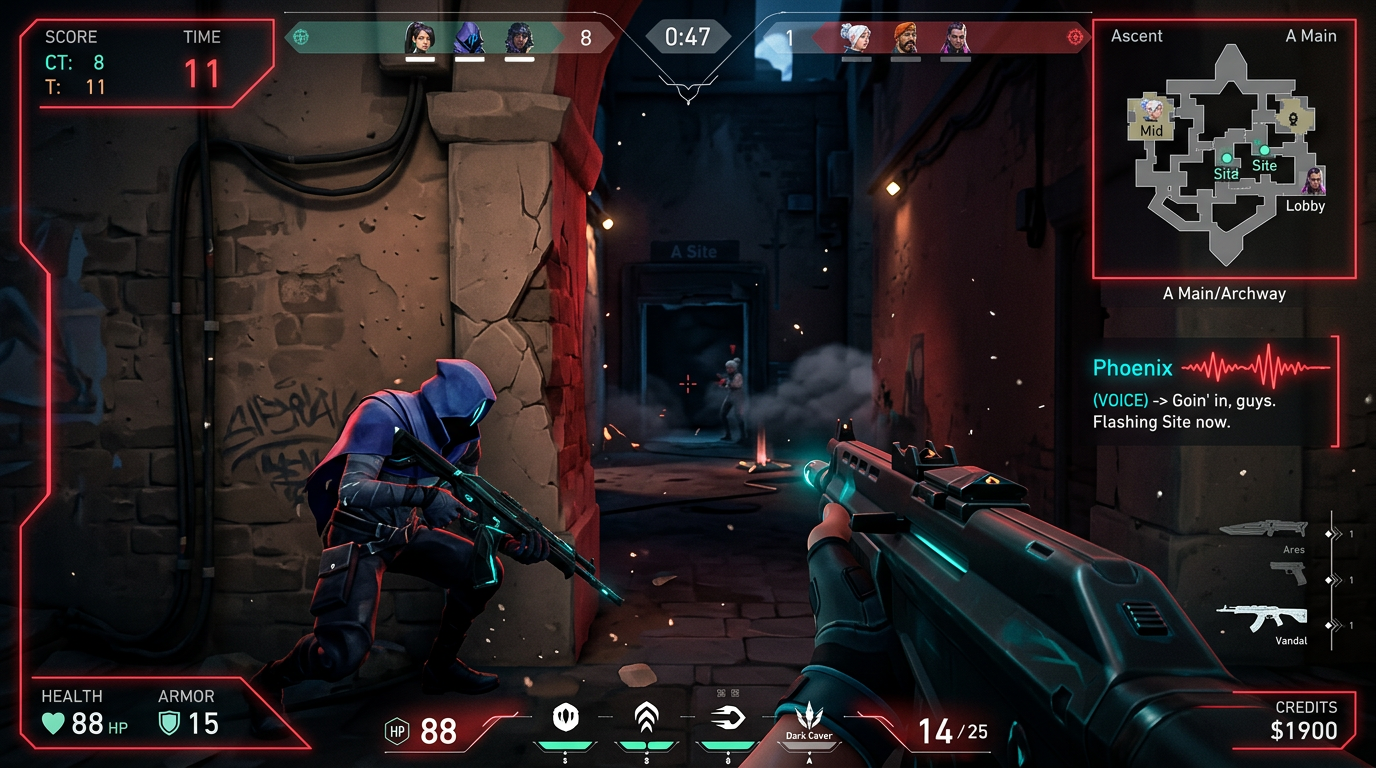Click Phoenix's name in the voice panel
The image size is (1376, 768).
click(1131, 368)
